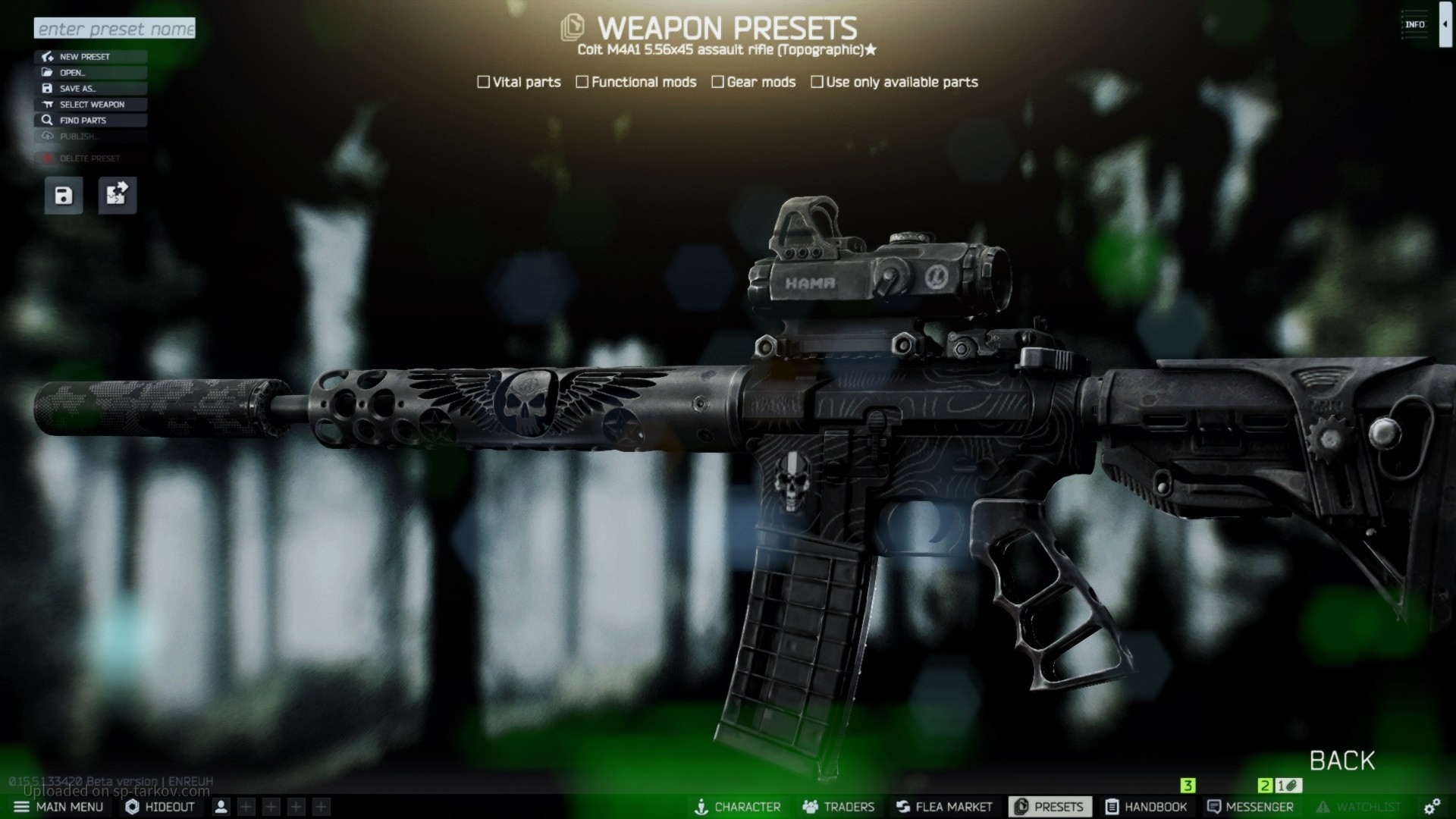
Task: Open the Select Weapon option
Action: coord(90,105)
